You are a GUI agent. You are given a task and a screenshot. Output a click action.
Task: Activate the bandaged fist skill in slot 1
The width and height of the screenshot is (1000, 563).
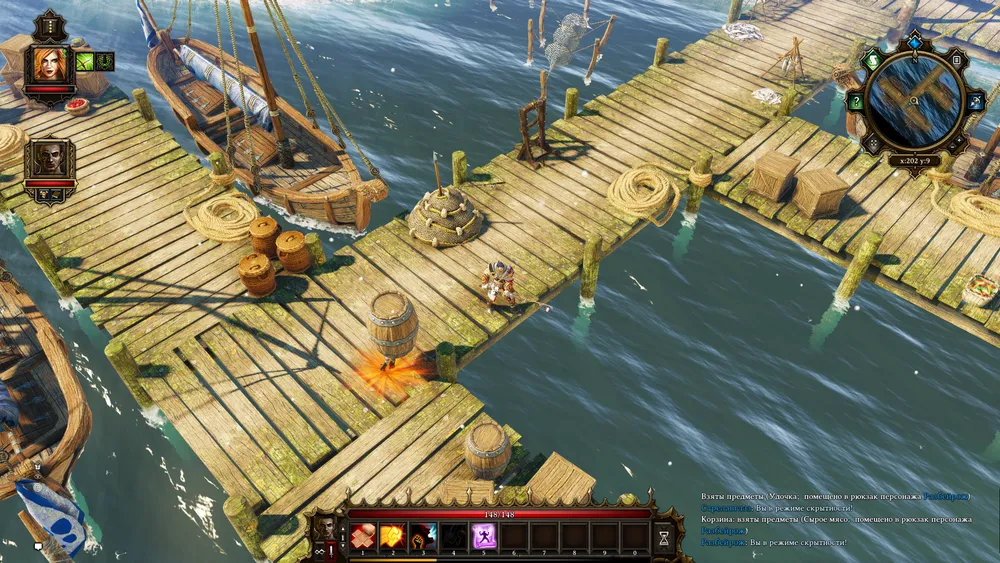(x=362, y=536)
